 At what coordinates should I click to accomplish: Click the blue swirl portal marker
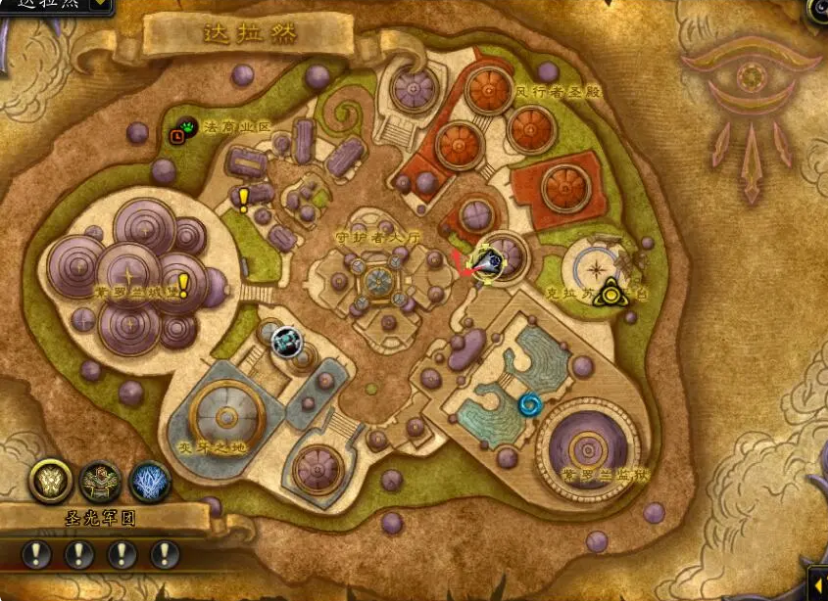529,405
